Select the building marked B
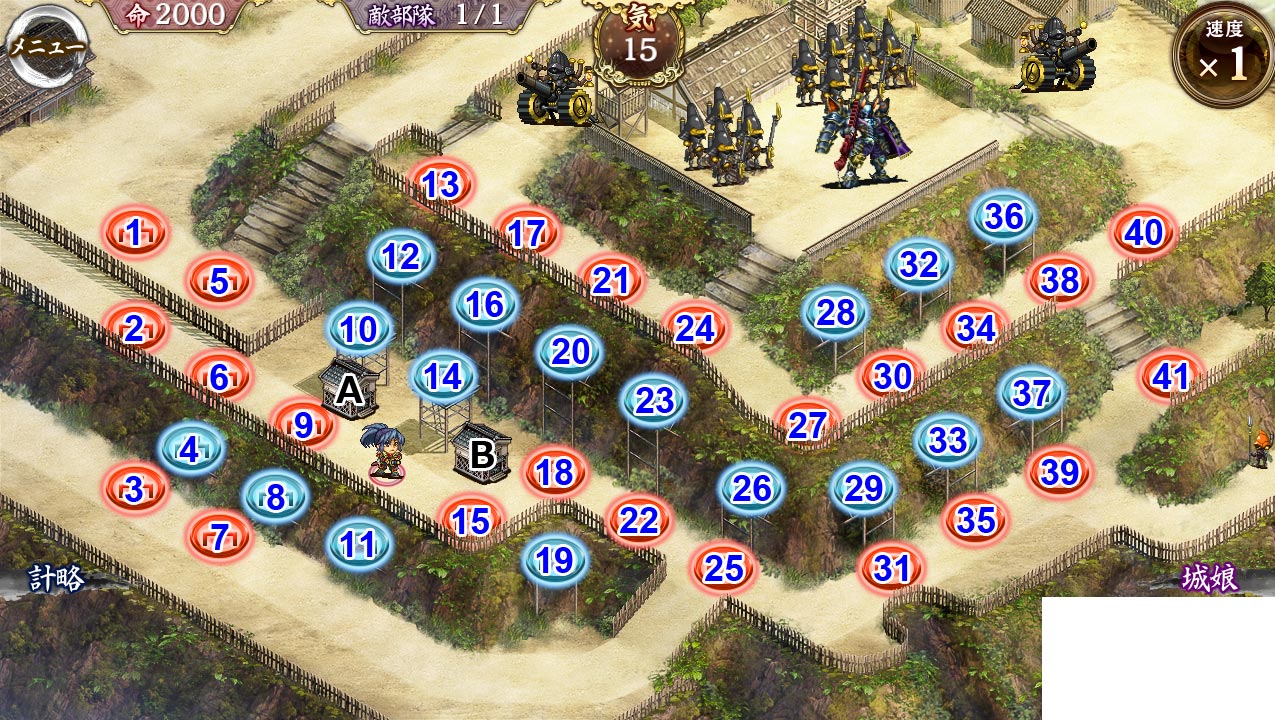Screen dimensions: 1275x720 tap(482, 454)
